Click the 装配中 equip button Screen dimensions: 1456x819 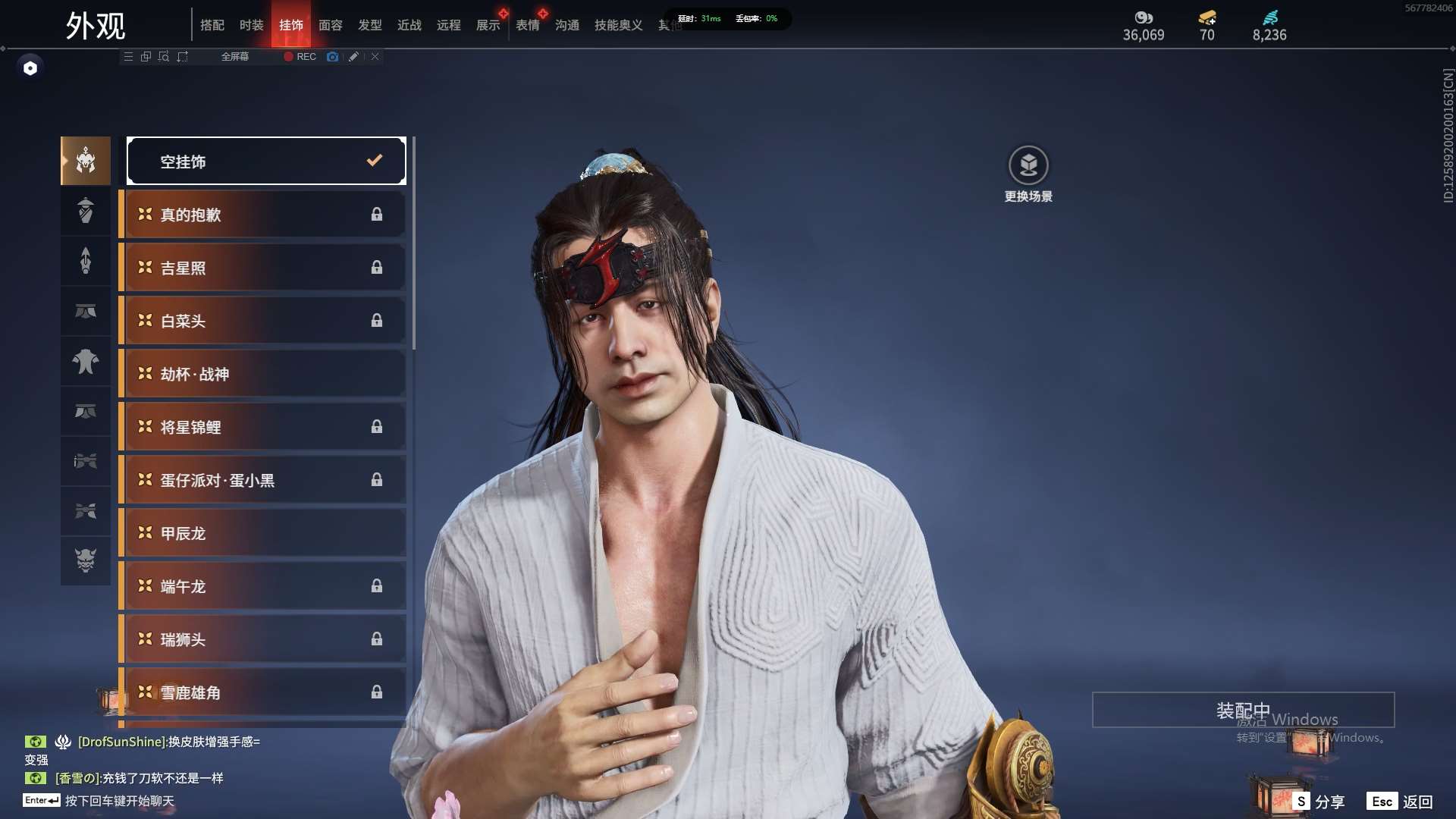[1242, 711]
